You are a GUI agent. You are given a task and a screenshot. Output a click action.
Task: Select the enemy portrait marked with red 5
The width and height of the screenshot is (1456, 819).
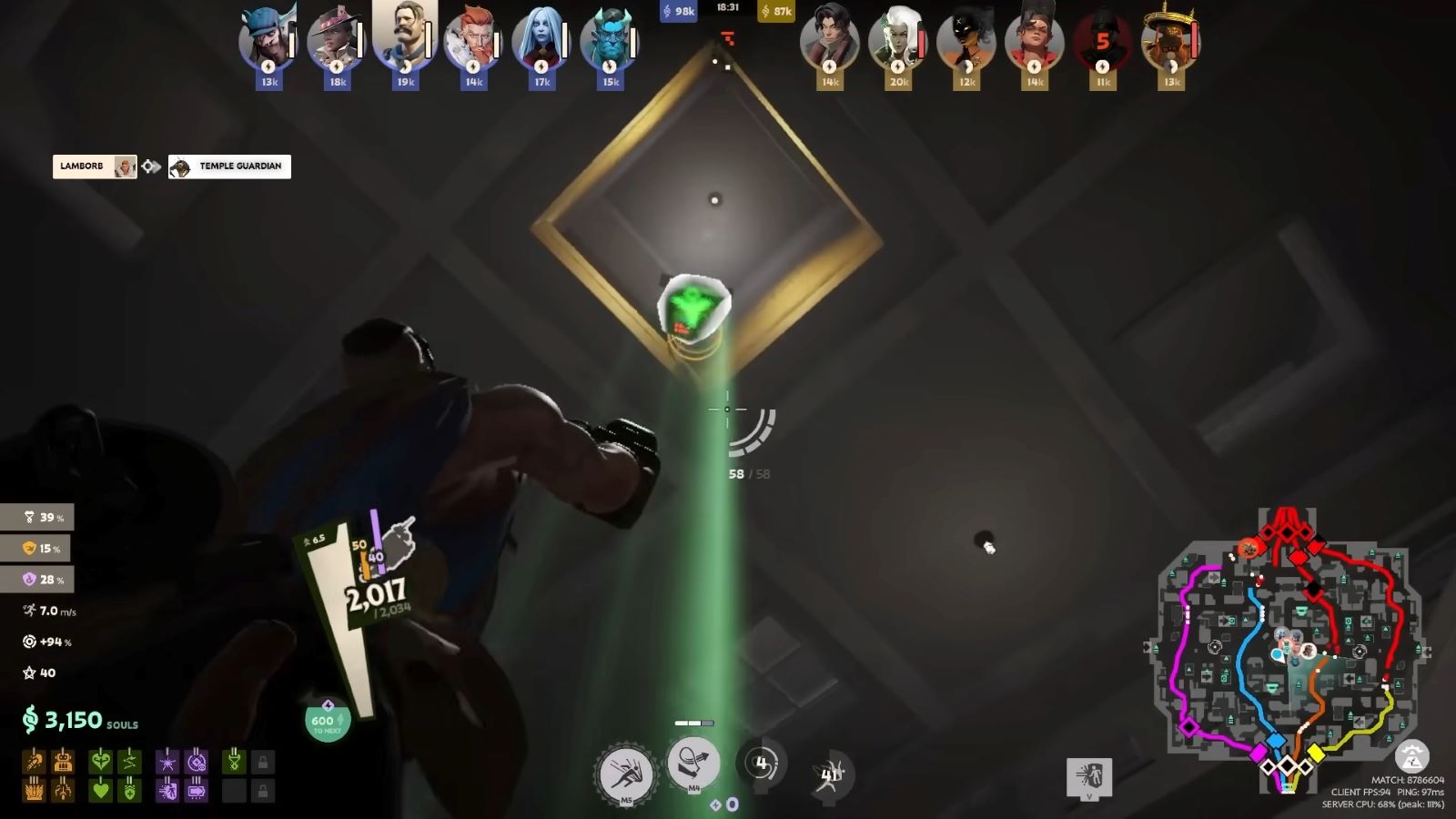click(1102, 41)
